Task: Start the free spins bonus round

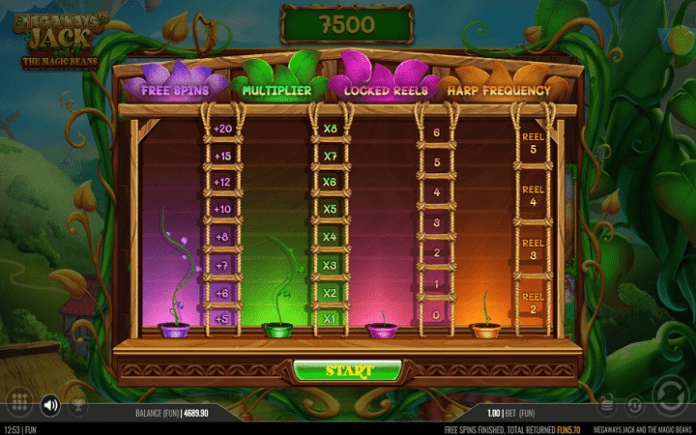Action: point(348,371)
